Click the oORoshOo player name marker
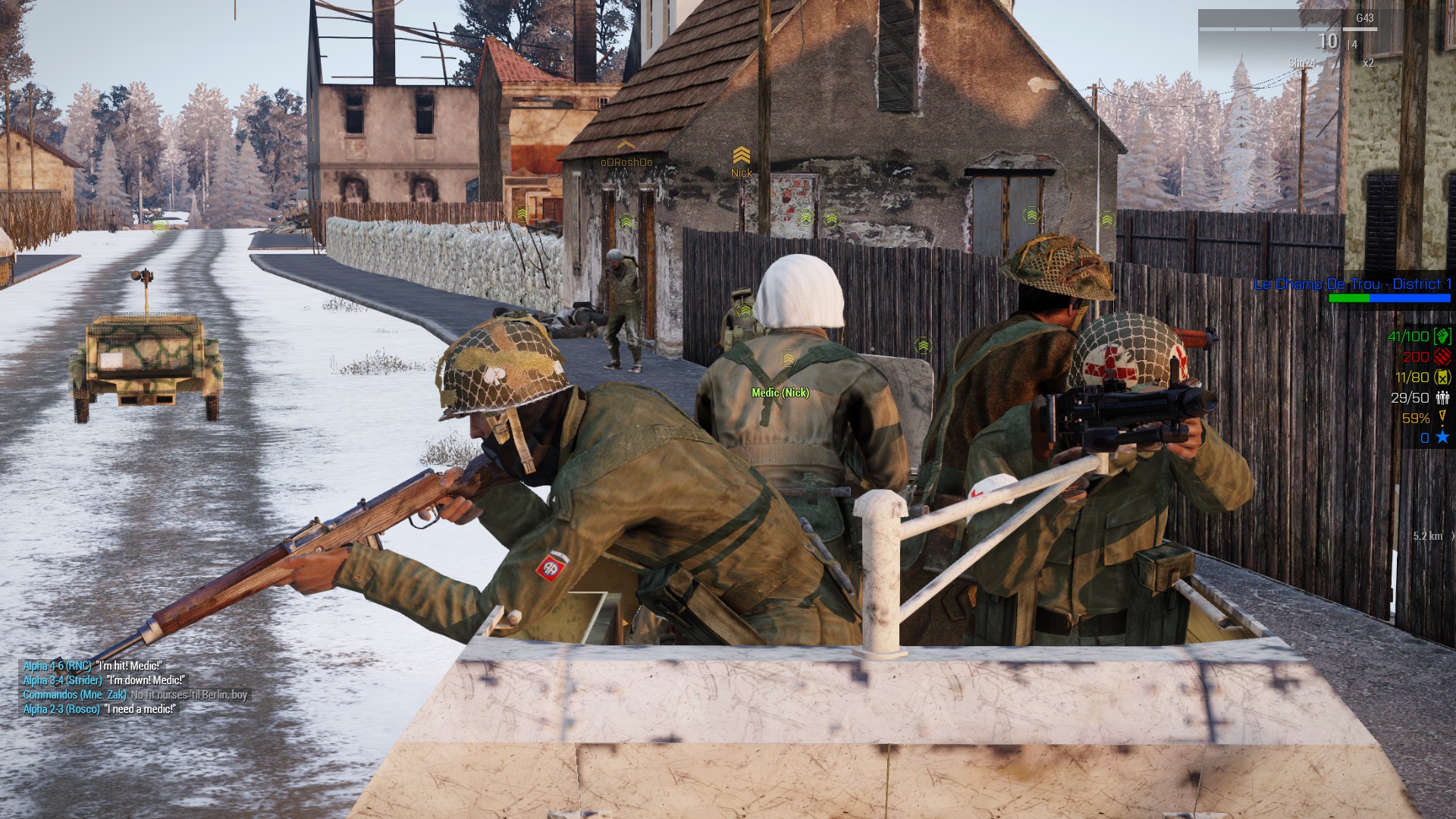The height and width of the screenshot is (819, 1456). (x=626, y=162)
